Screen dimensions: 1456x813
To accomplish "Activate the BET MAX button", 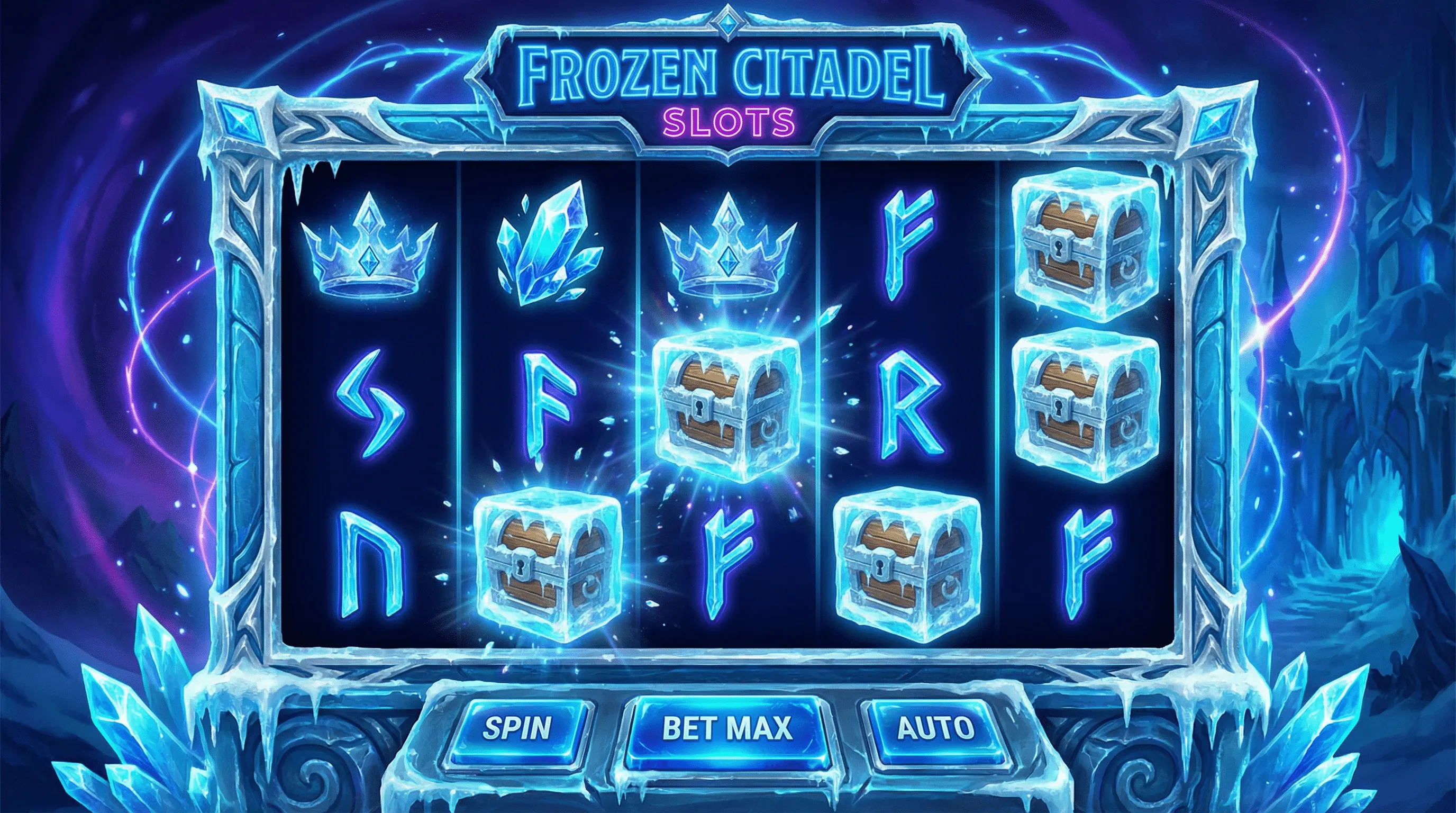I will coord(726,728).
